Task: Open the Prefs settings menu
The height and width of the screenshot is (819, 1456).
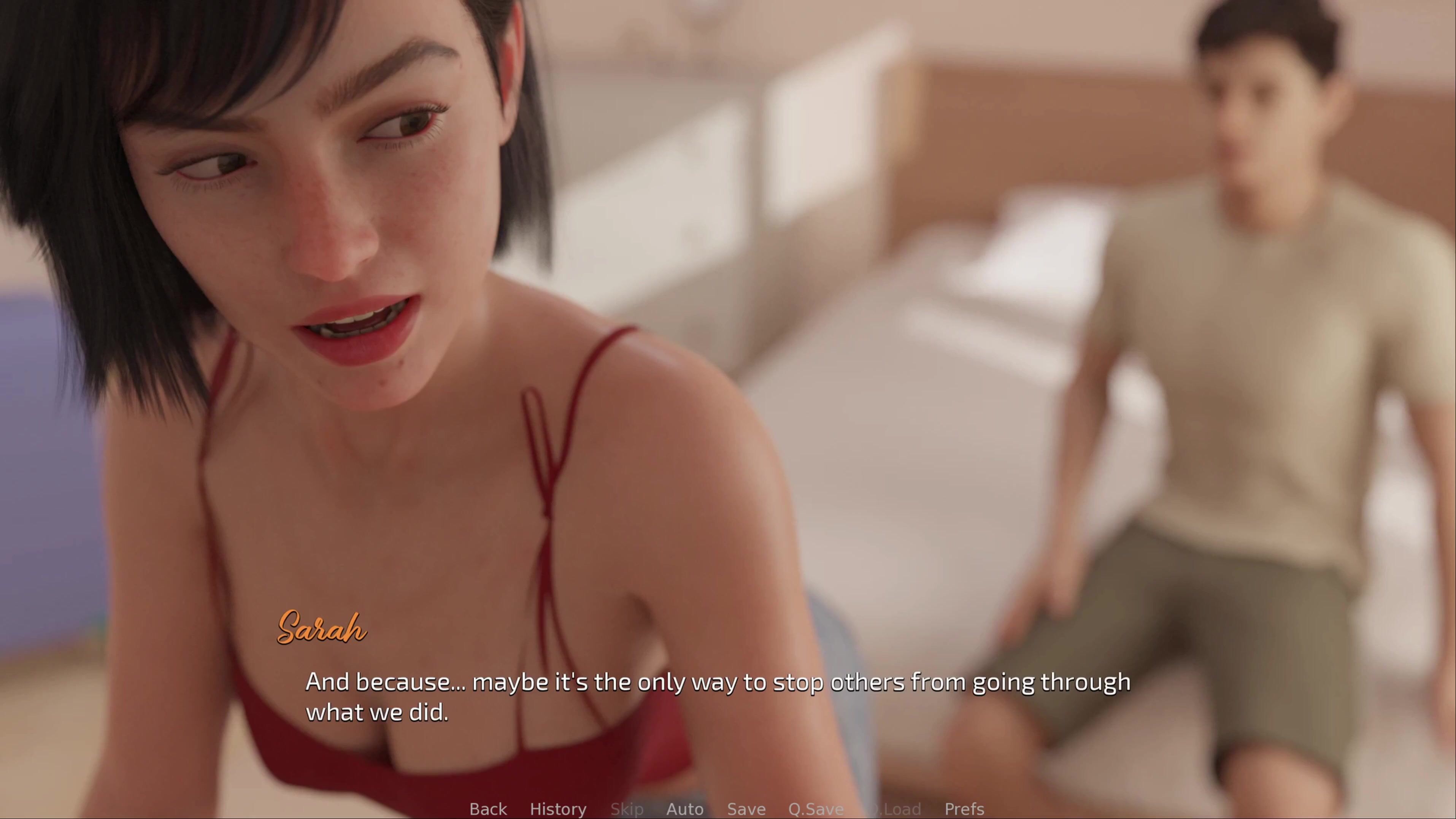Action: coord(964,809)
